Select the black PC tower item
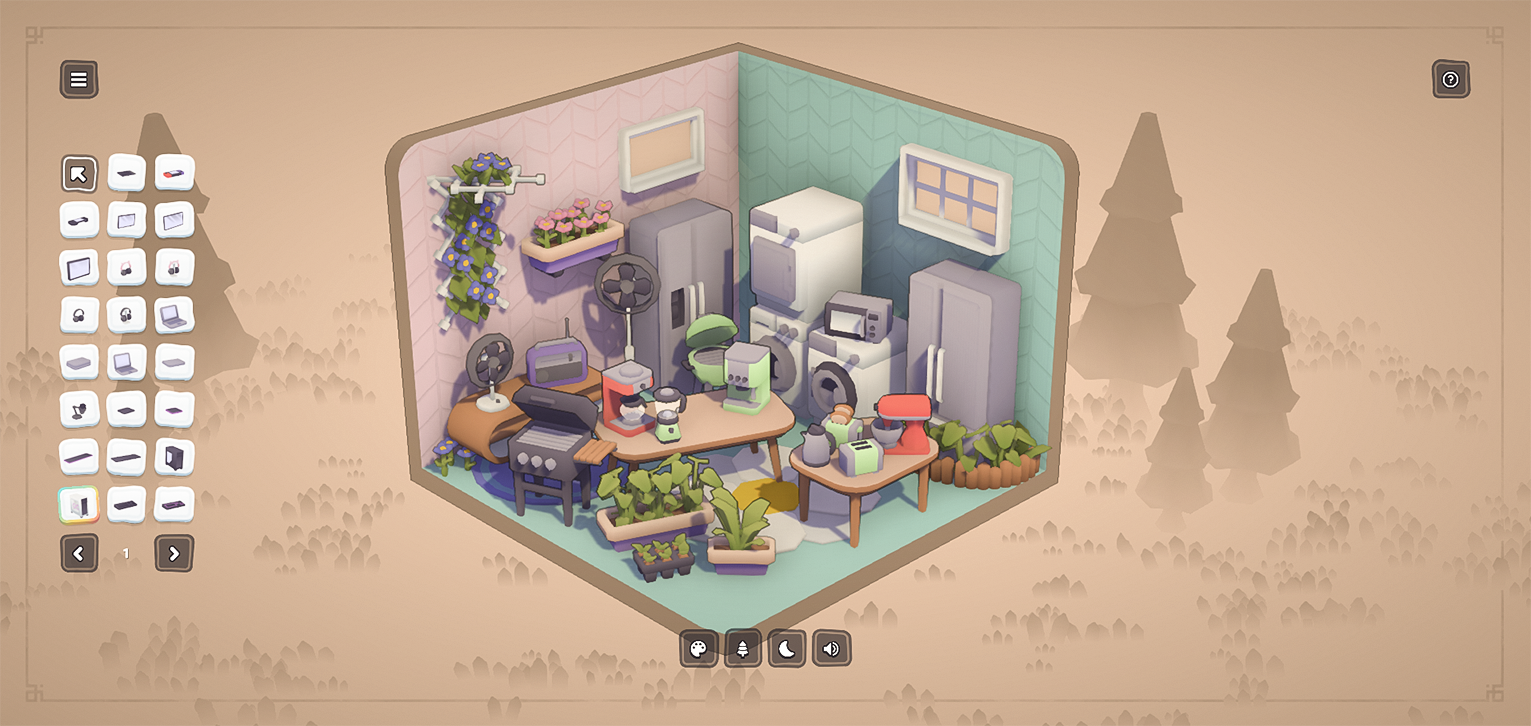The width and height of the screenshot is (1531, 726). click(174, 457)
